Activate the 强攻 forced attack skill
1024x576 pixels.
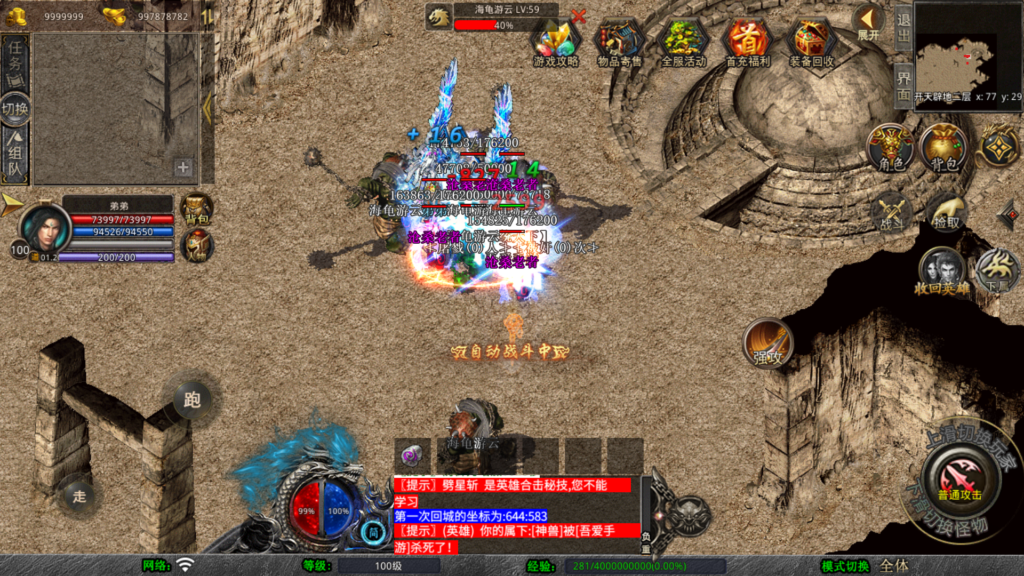(x=769, y=344)
